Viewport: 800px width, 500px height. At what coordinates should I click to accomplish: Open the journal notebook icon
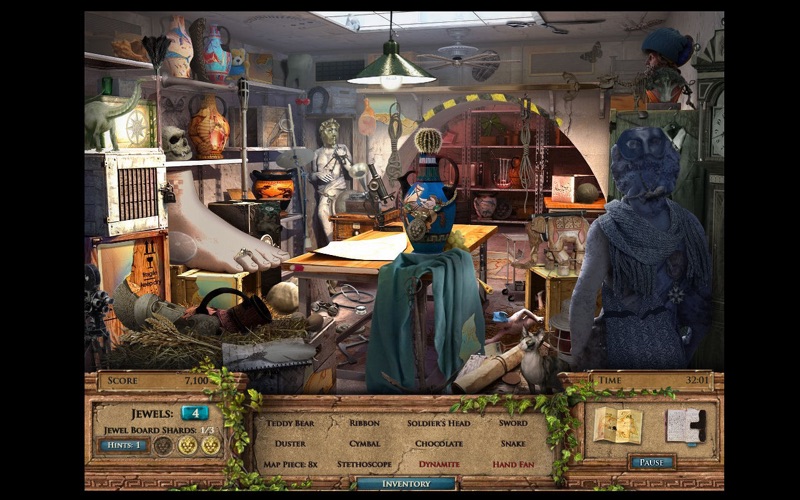[686, 424]
